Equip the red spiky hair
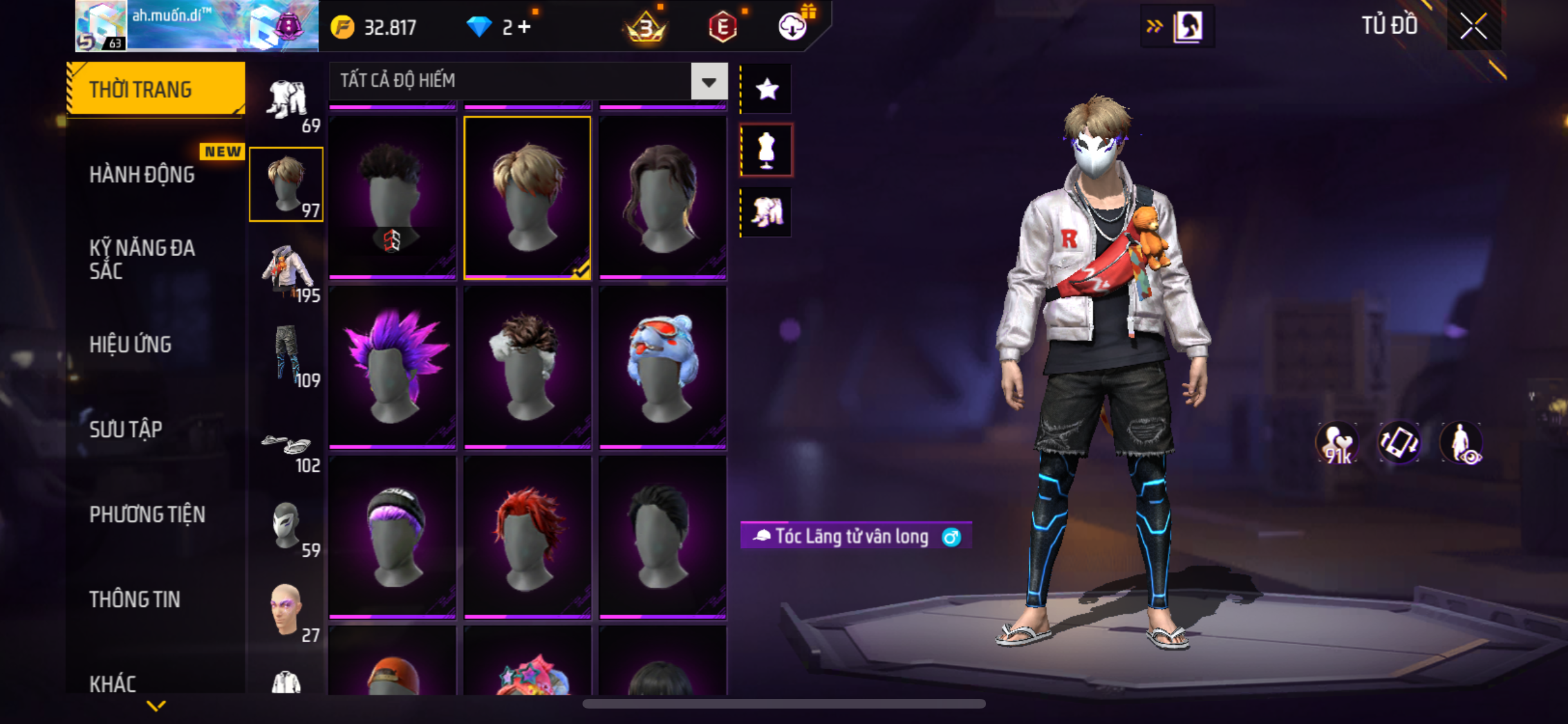1568x724 pixels. pos(527,535)
